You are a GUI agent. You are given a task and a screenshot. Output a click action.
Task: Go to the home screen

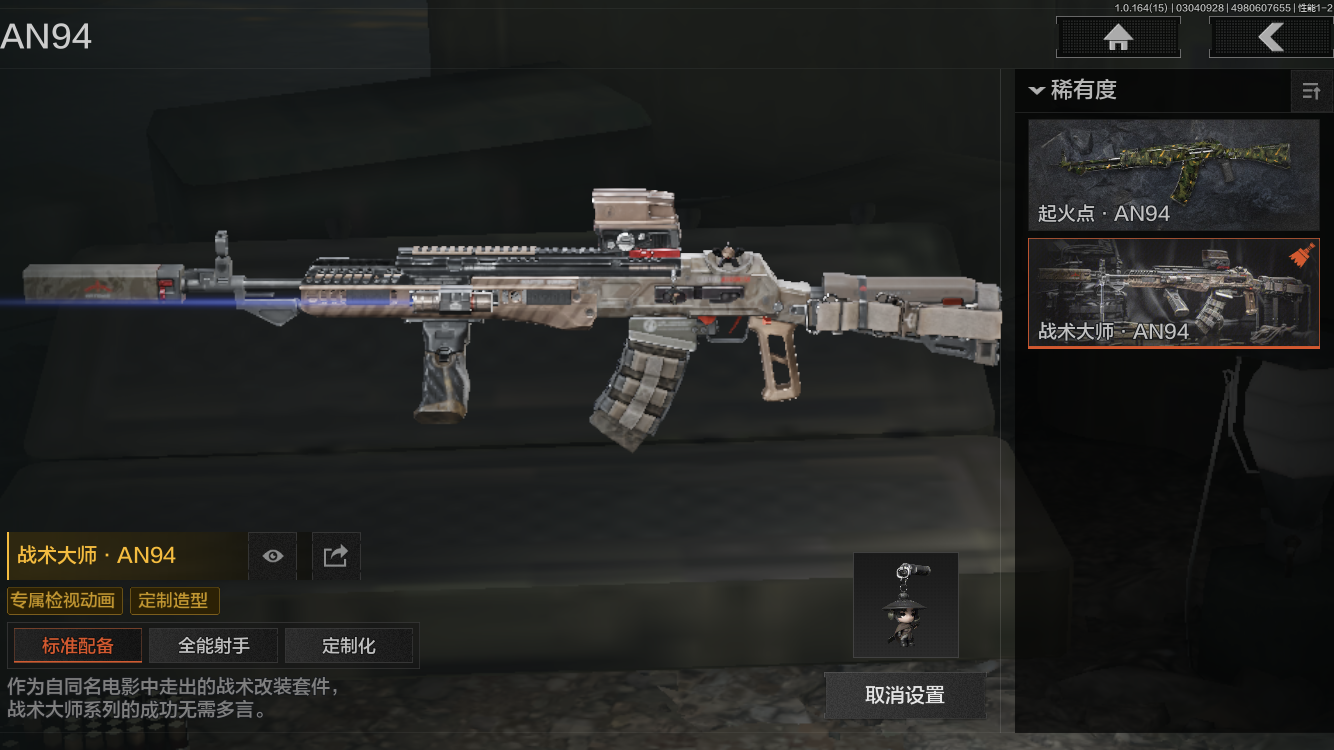(1118, 38)
